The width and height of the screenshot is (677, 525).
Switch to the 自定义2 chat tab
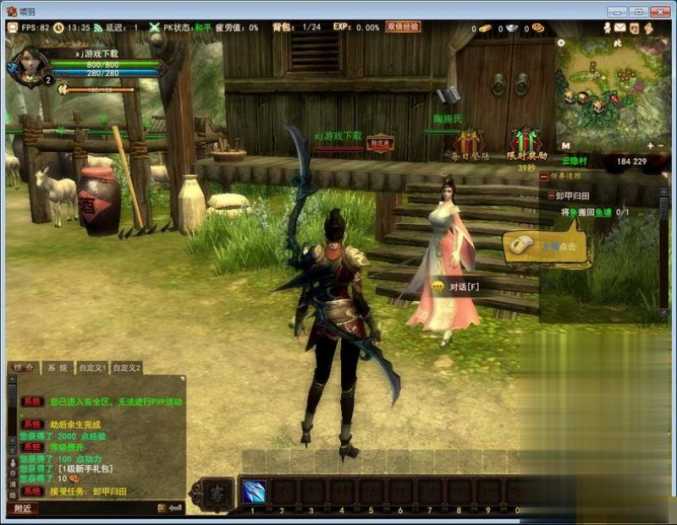pos(126,368)
